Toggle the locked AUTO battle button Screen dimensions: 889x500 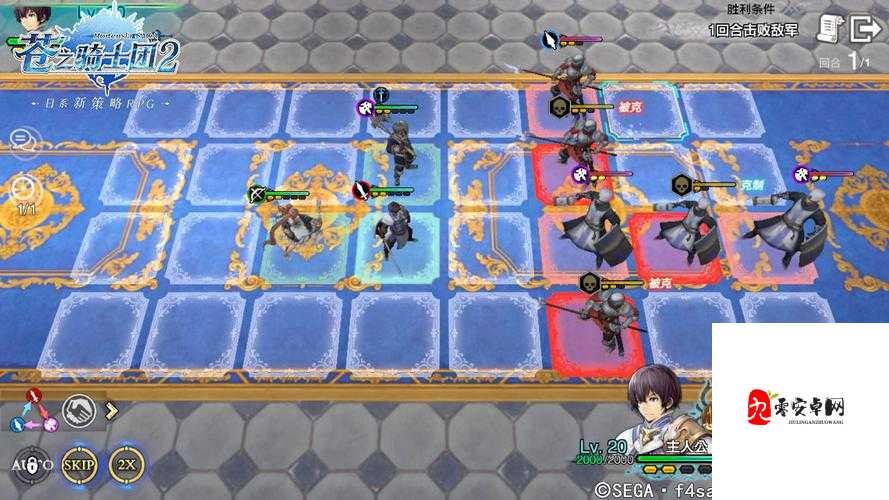click(x=32, y=463)
